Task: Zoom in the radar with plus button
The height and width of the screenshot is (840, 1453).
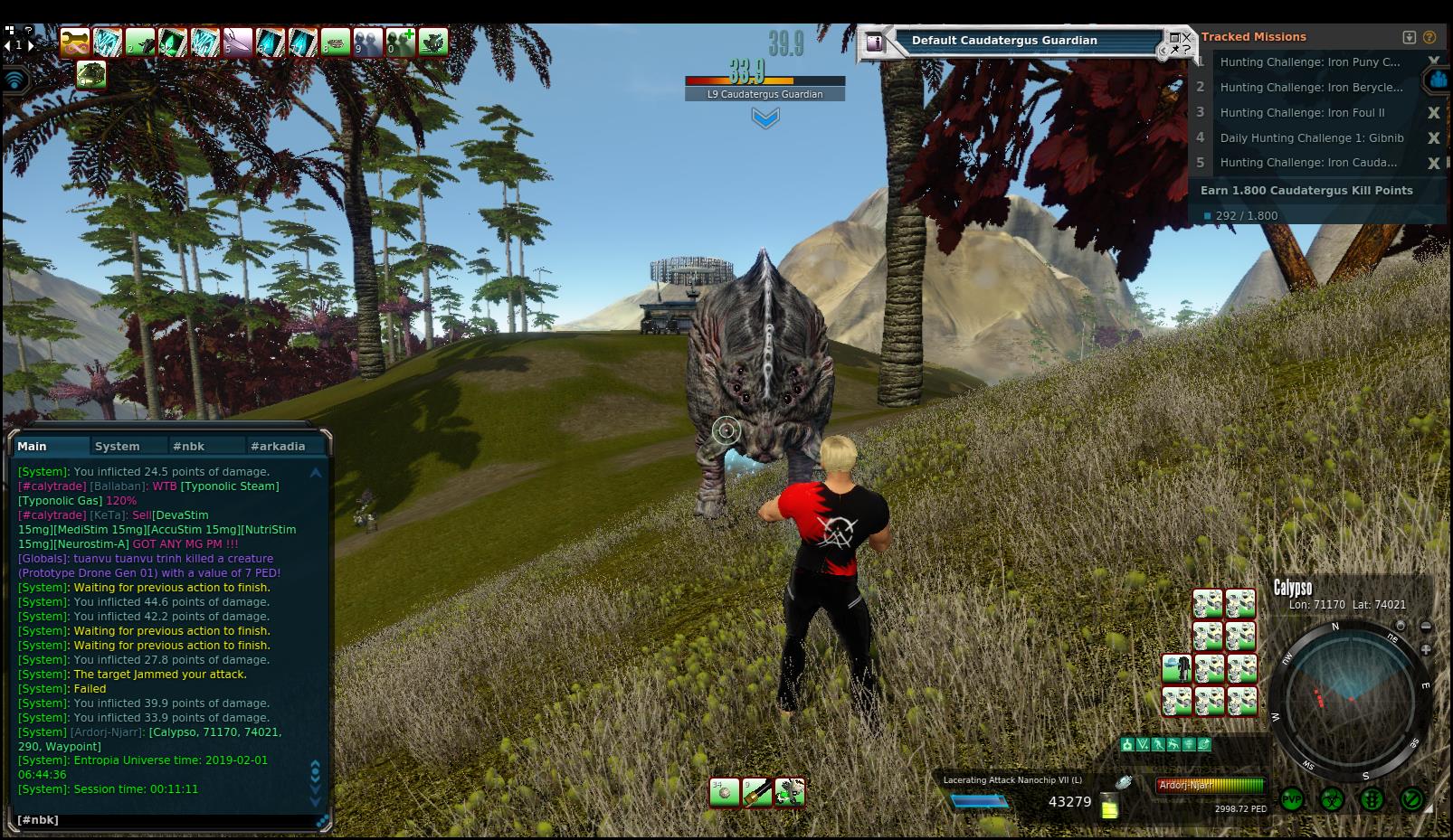Action: [1426, 649]
